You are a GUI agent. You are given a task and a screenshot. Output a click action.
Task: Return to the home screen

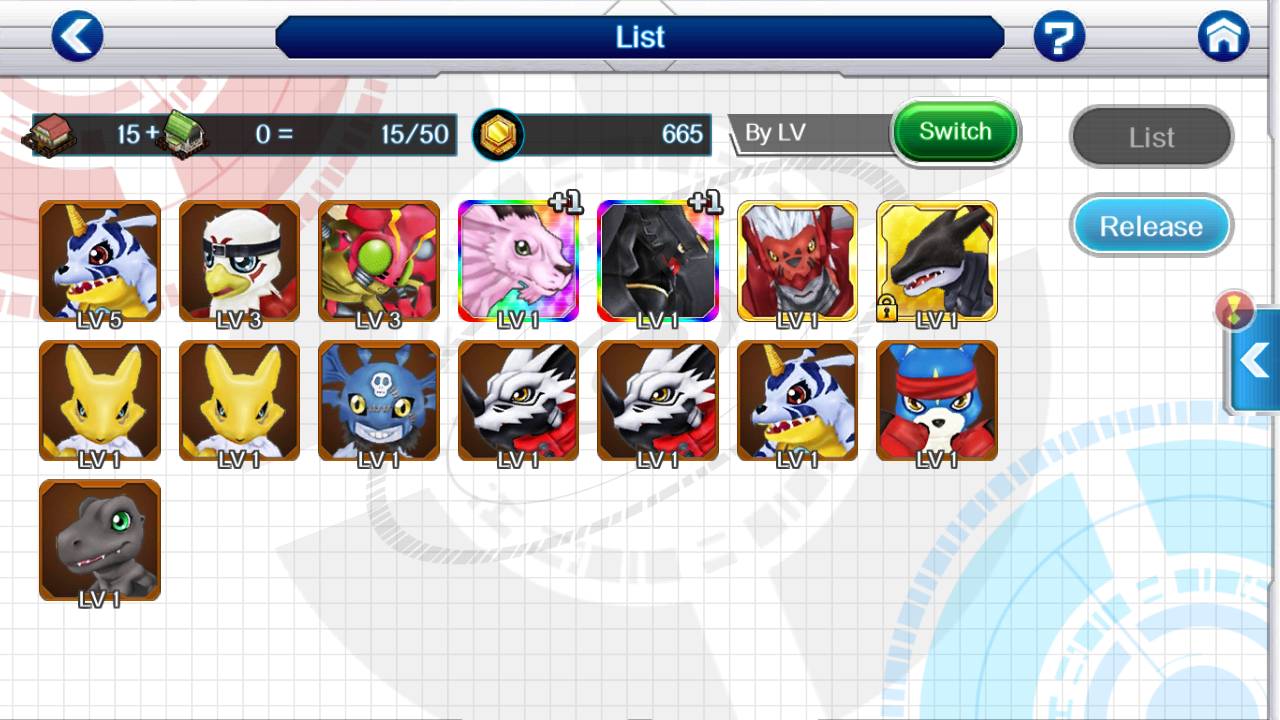(x=1223, y=37)
